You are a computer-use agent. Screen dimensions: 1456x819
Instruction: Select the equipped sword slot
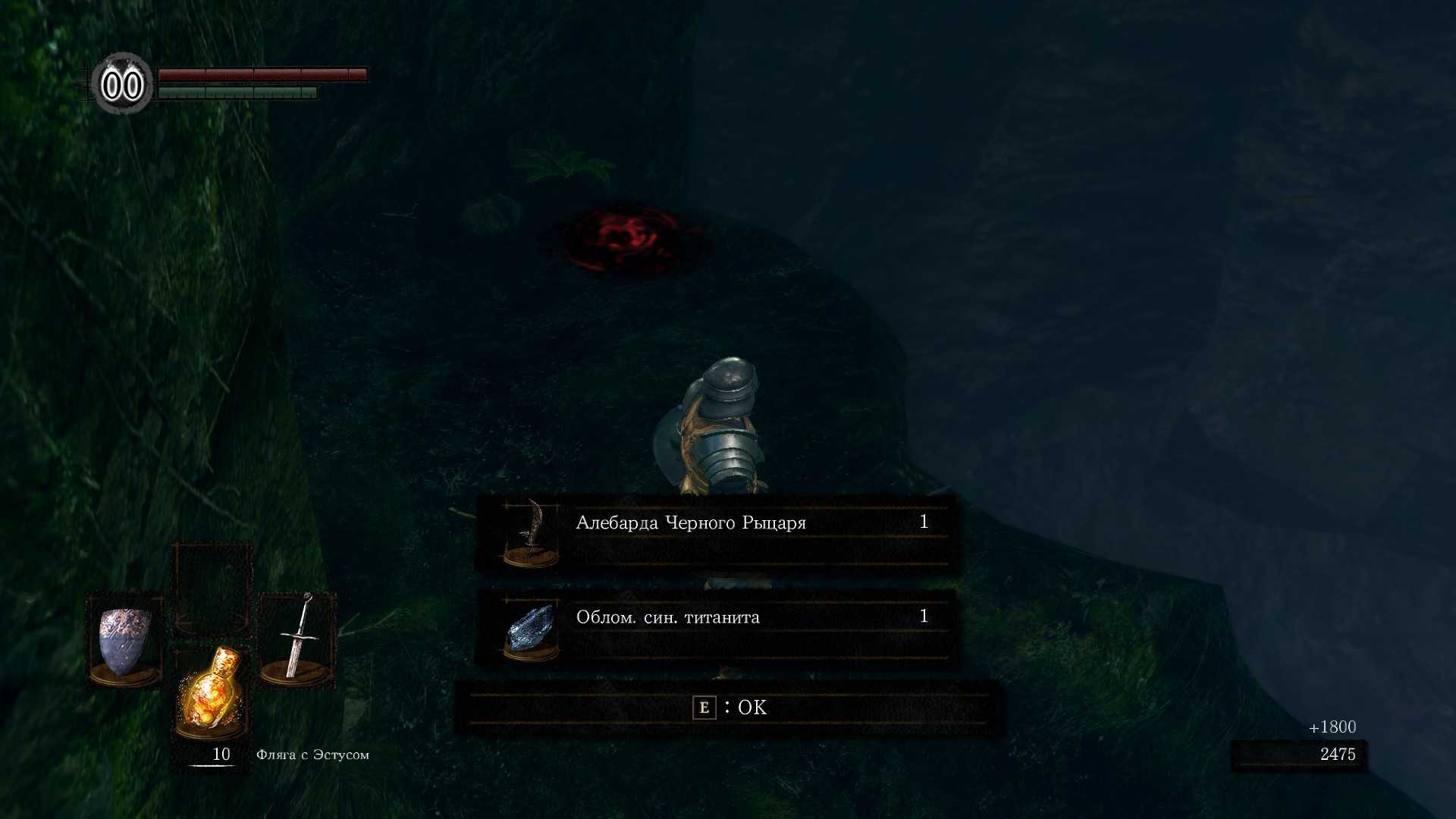coord(297,639)
